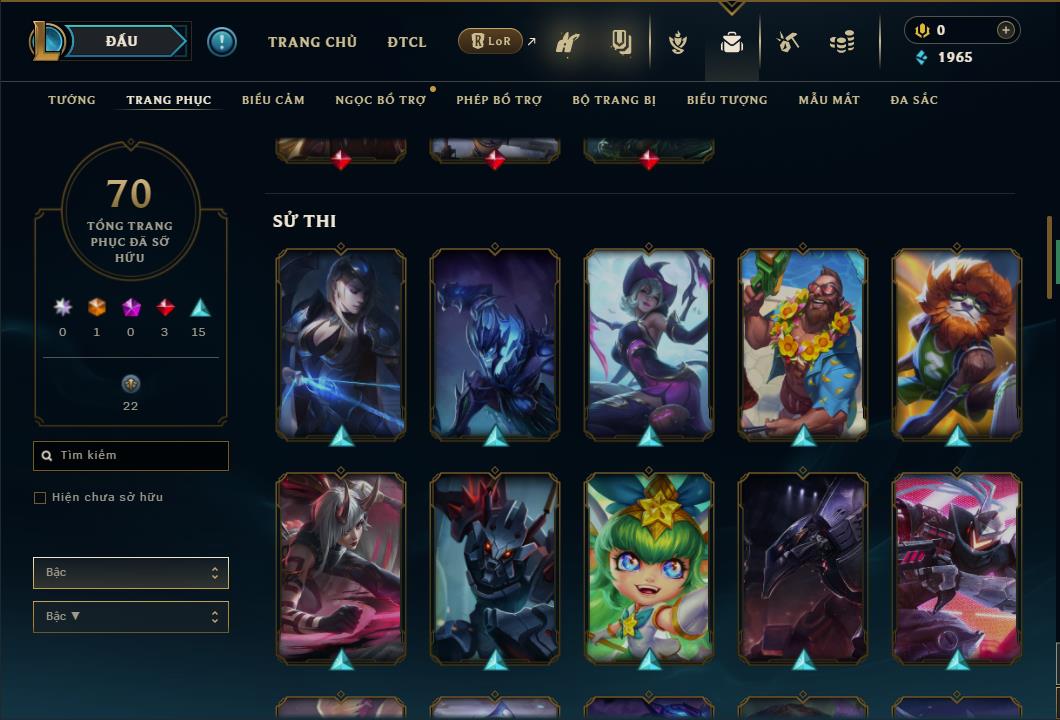Launch the LoR link button

coord(490,41)
